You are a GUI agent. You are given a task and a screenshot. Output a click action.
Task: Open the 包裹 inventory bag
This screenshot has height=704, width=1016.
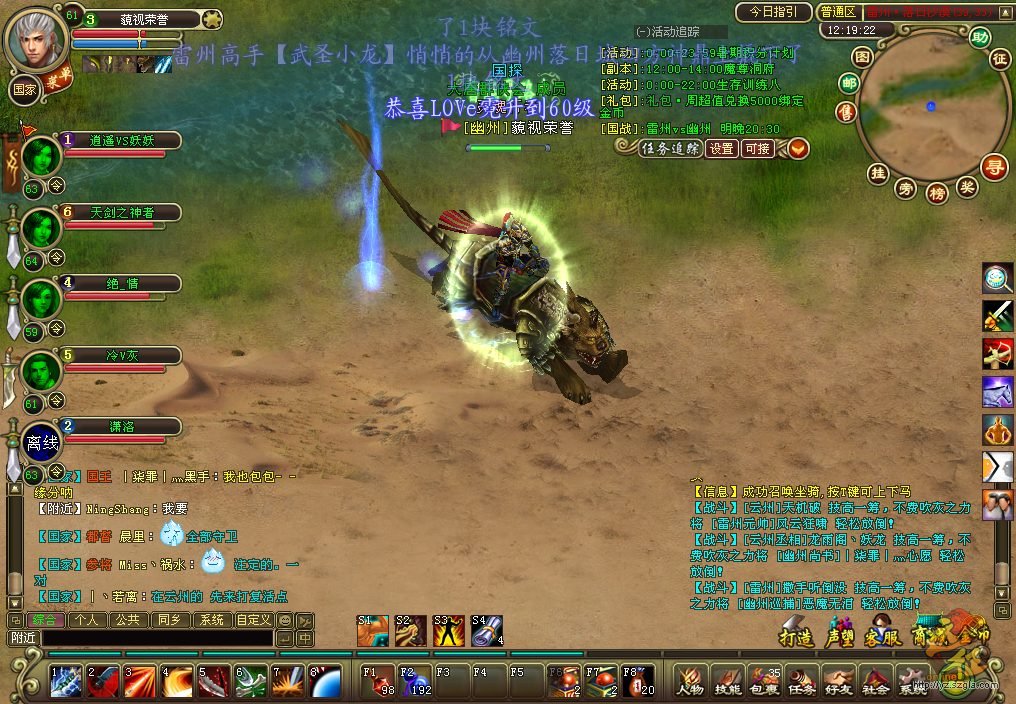coord(764,681)
